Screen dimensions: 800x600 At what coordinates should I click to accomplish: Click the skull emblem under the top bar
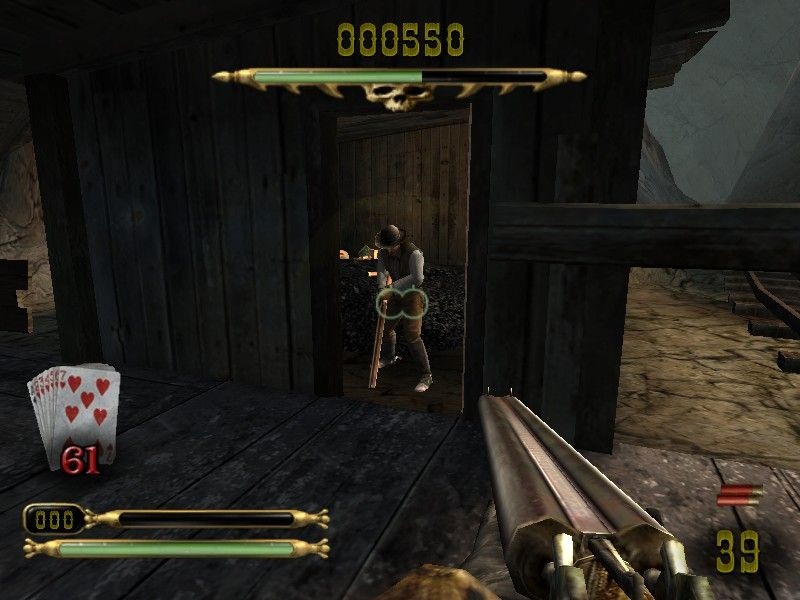click(399, 97)
